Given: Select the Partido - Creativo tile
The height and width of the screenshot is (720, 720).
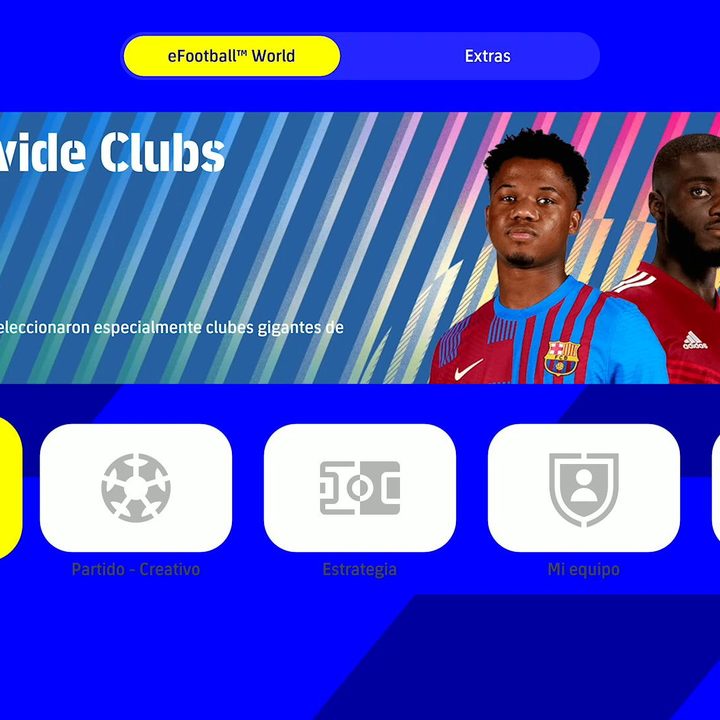Looking at the screenshot, I should tap(136, 488).
